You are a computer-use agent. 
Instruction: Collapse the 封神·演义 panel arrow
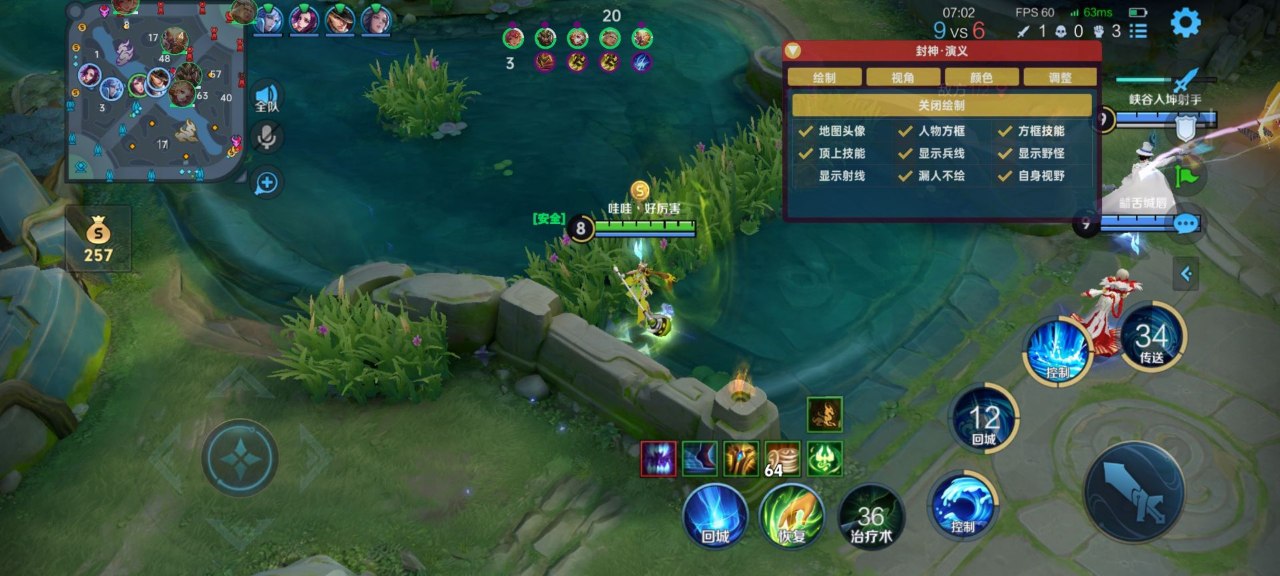793,51
